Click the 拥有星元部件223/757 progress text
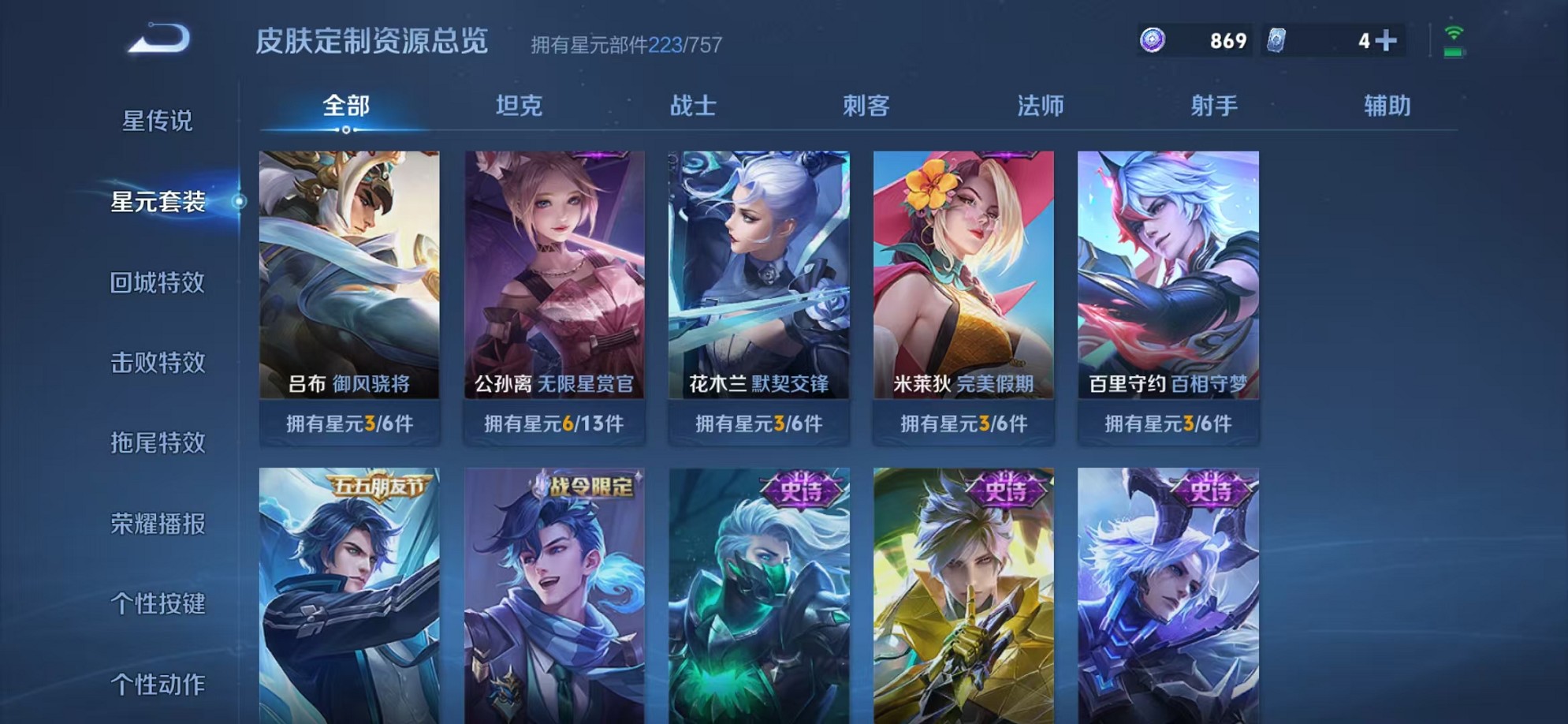 pyautogui.click(x=627, y=45)
